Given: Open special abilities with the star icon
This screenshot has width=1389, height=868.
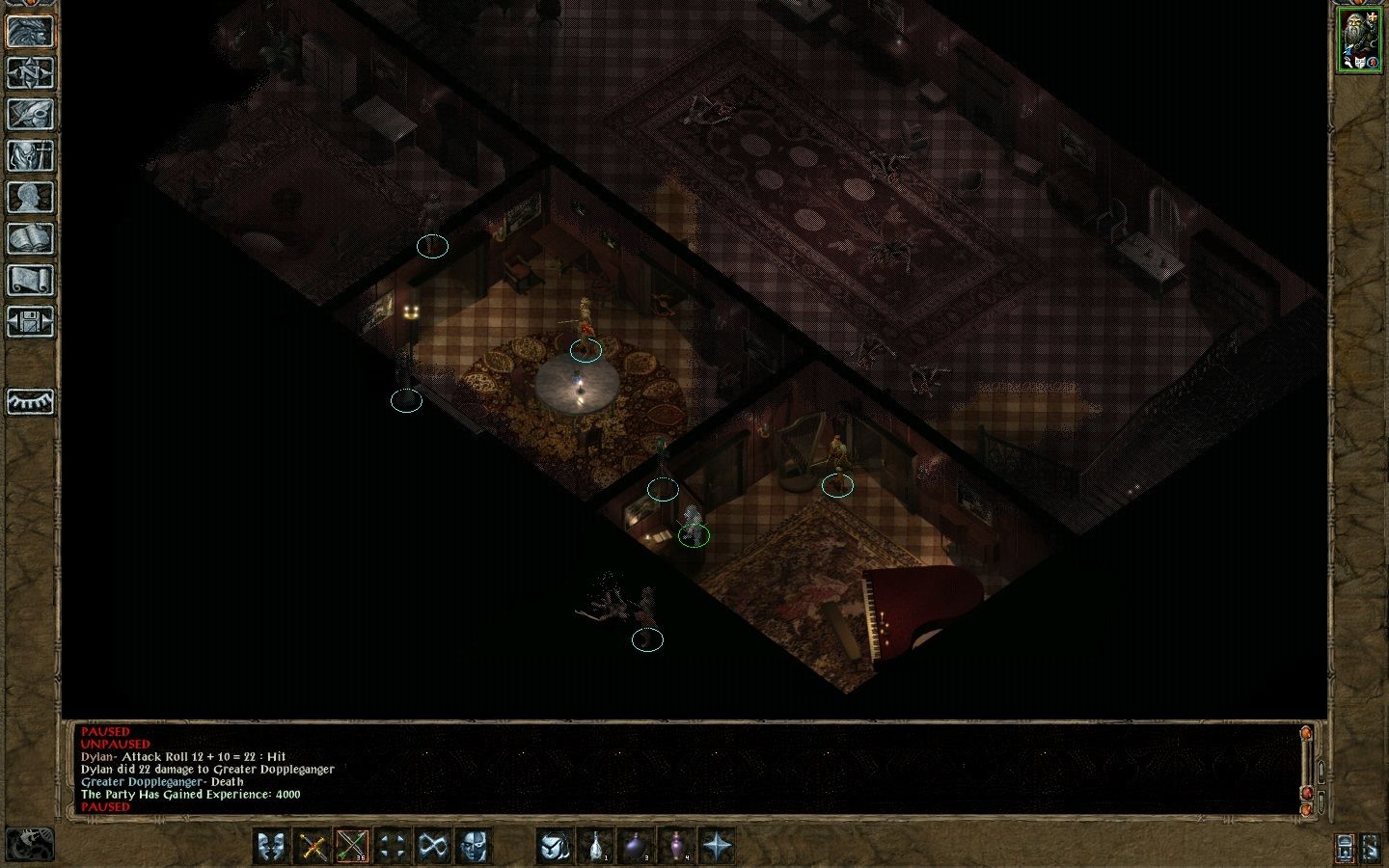Looking at the screenshot, I should pyautogui.click(x=717, y=846).
